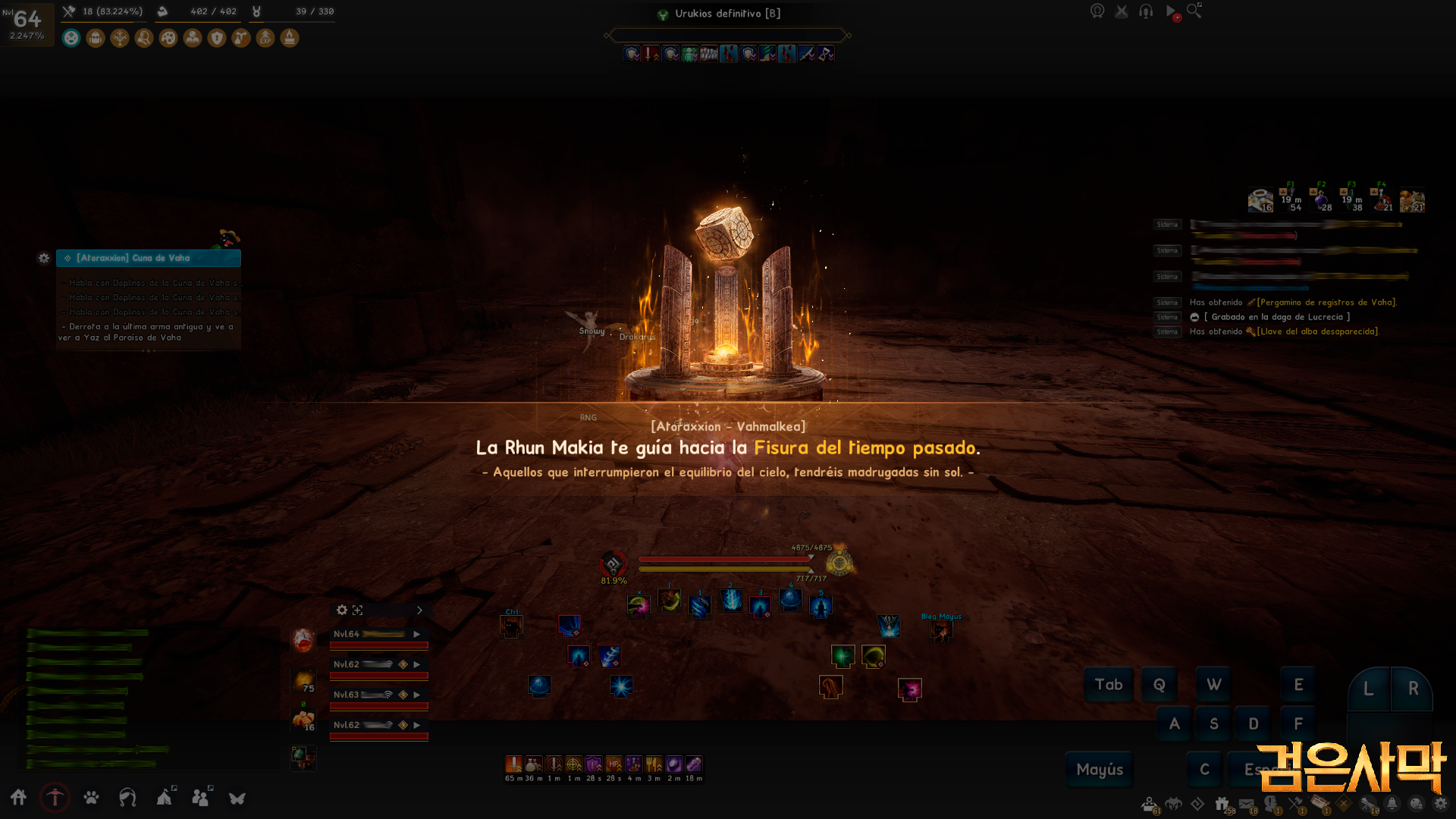Open the campsite tent icon
Viewport: 1456px width, 819px height.
(164, 798)
